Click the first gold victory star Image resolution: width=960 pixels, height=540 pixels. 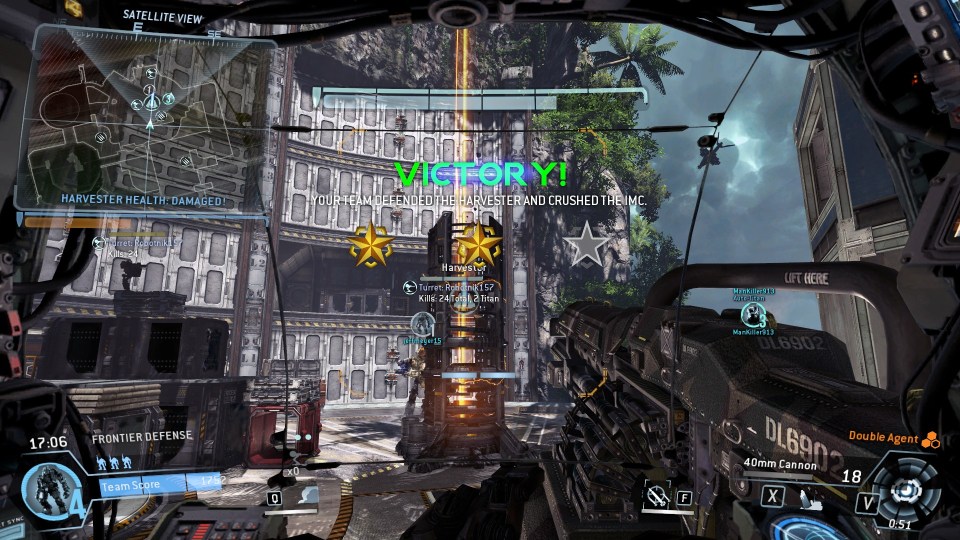pos(370,244)
